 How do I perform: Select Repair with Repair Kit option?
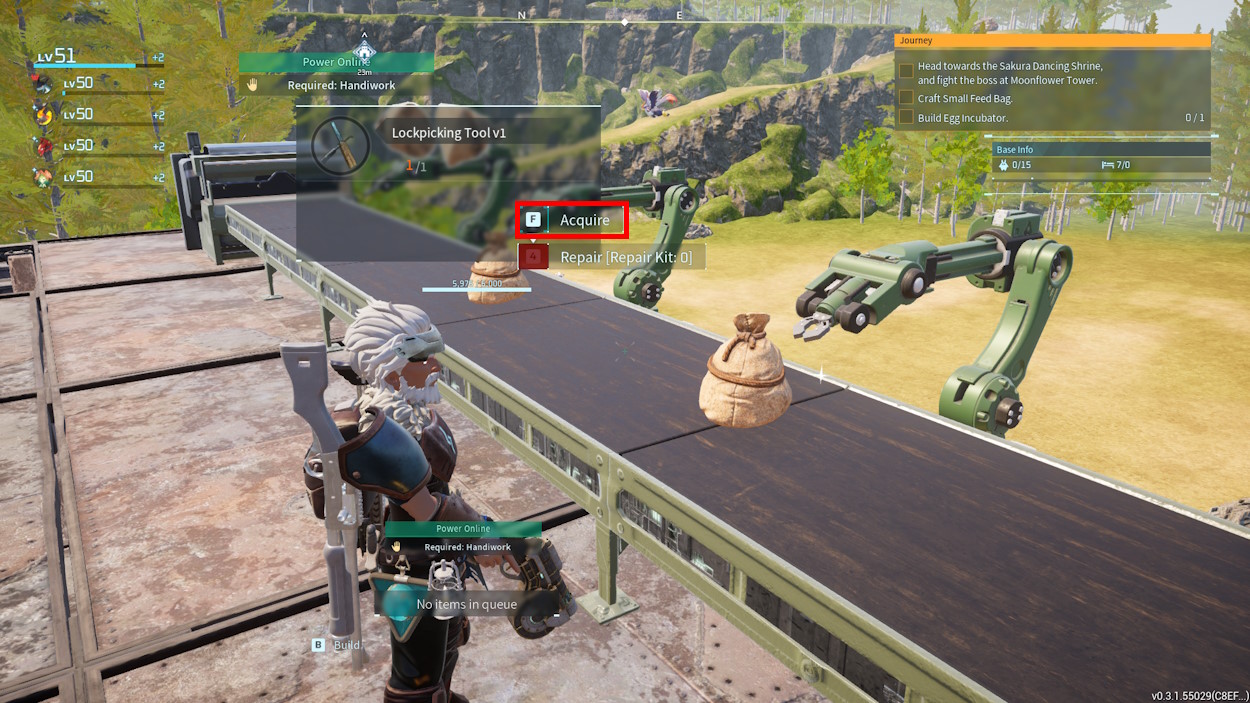(610, 257)
